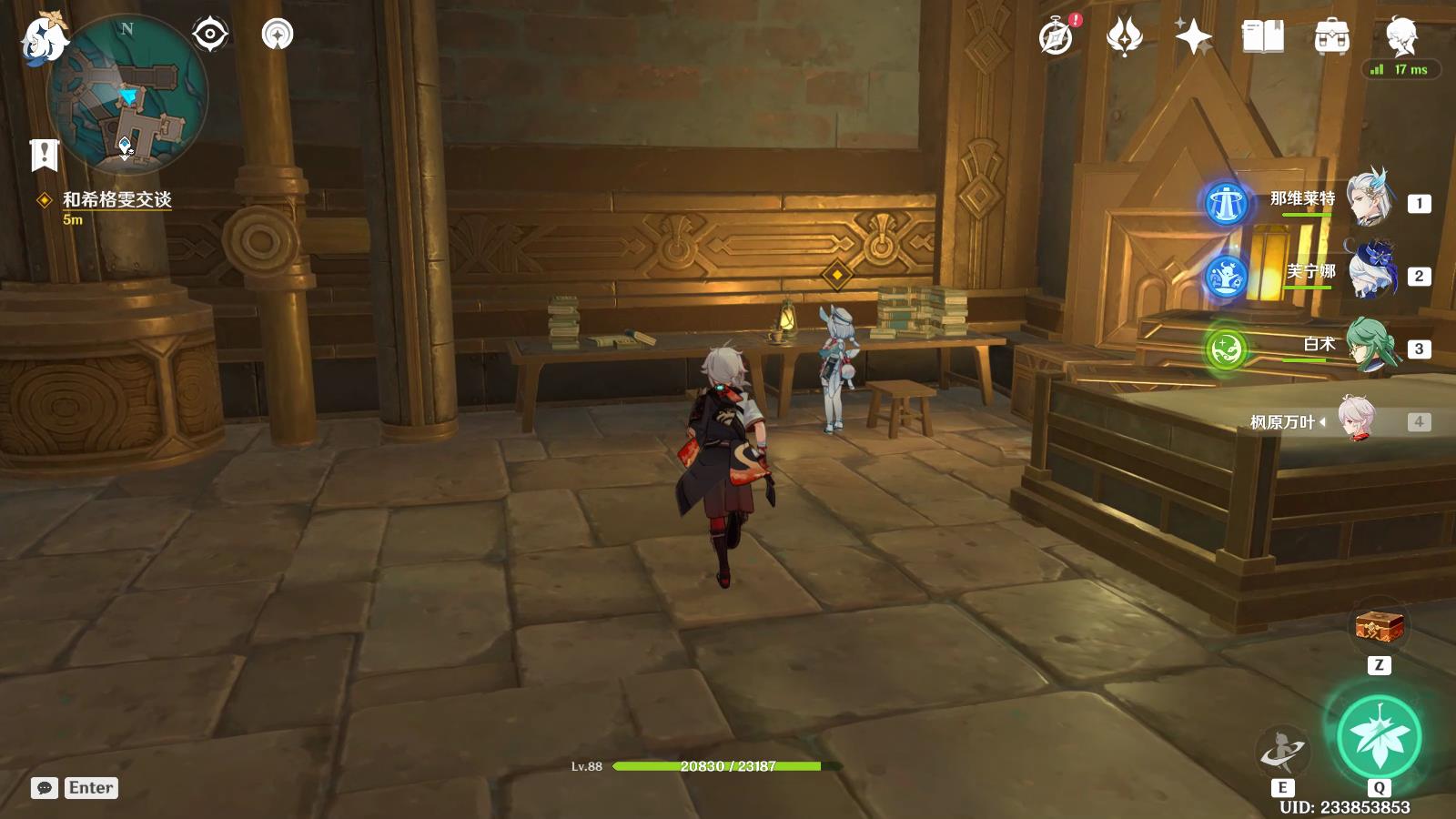Trigger 芙宁娜's elemental burst icon
The height and width of the screenshot is (819, 1456).
click(1226, 276)
